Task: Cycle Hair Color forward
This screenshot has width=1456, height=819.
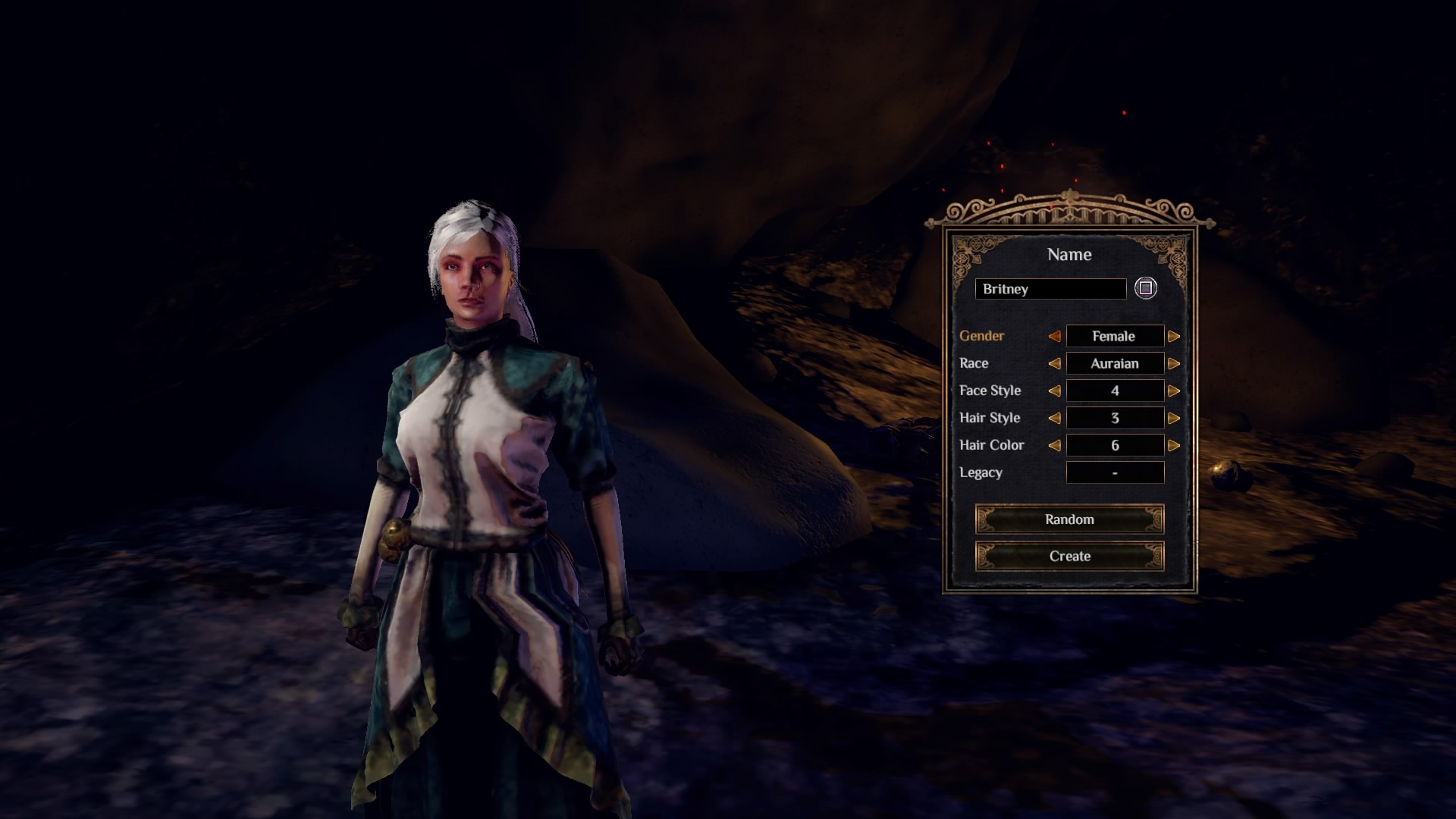Action: coord(1174,445)
